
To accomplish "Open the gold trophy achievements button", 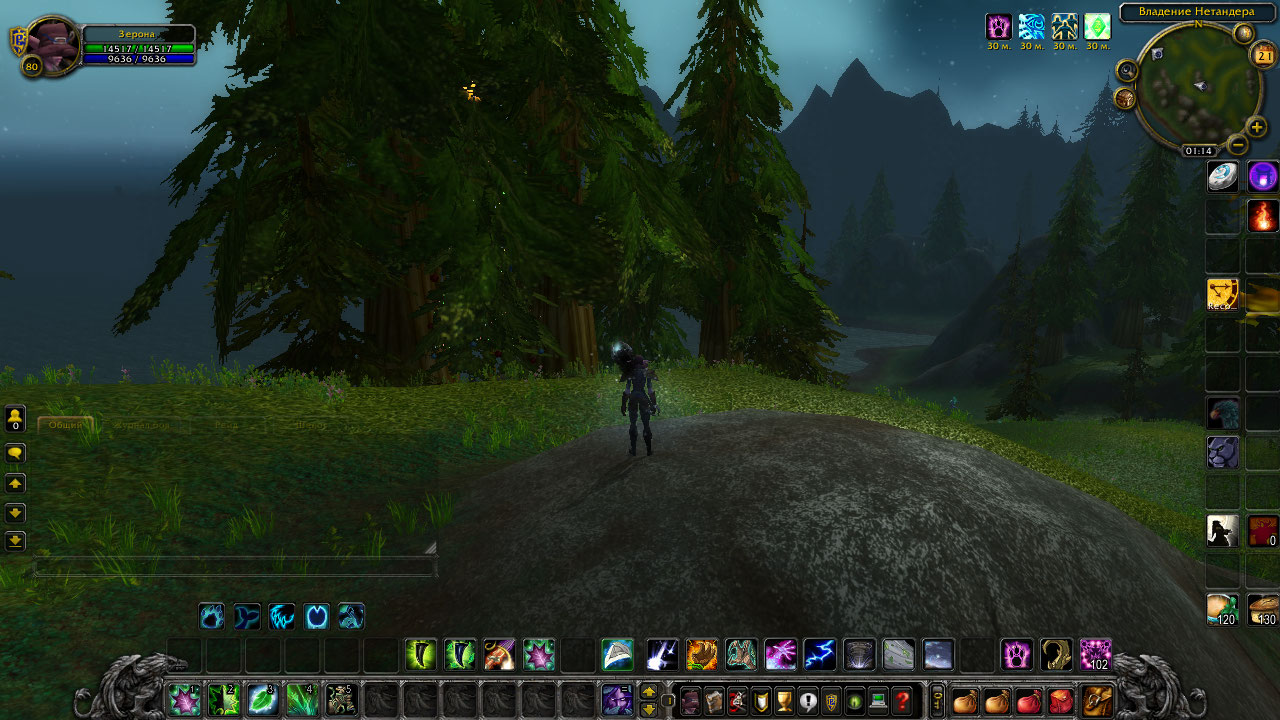I will click(x=784, y=701).
